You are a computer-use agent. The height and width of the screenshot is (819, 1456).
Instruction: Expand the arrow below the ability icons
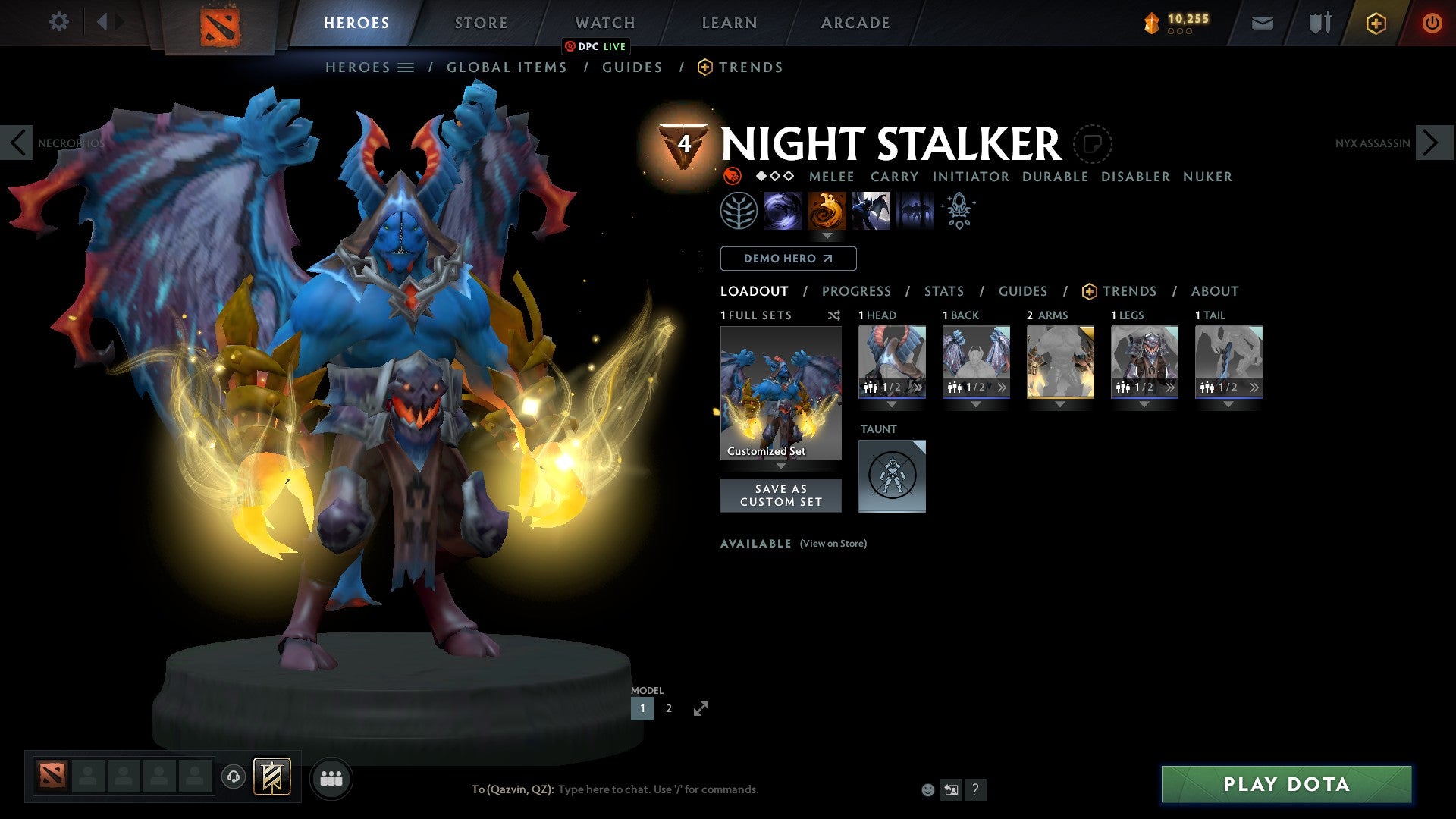coord(826,235)
